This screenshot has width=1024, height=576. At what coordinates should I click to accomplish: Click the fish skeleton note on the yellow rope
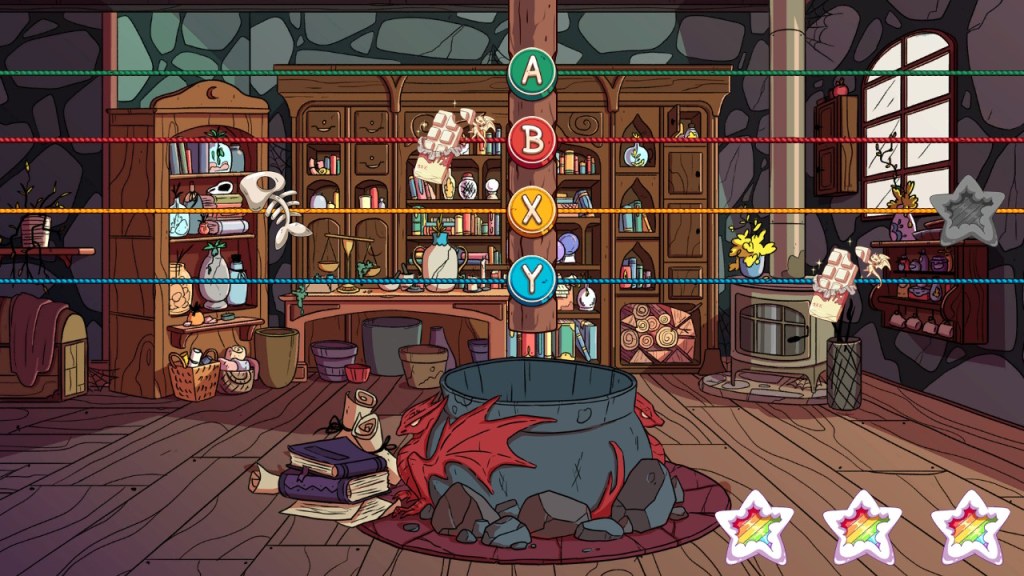click(275, 209)
